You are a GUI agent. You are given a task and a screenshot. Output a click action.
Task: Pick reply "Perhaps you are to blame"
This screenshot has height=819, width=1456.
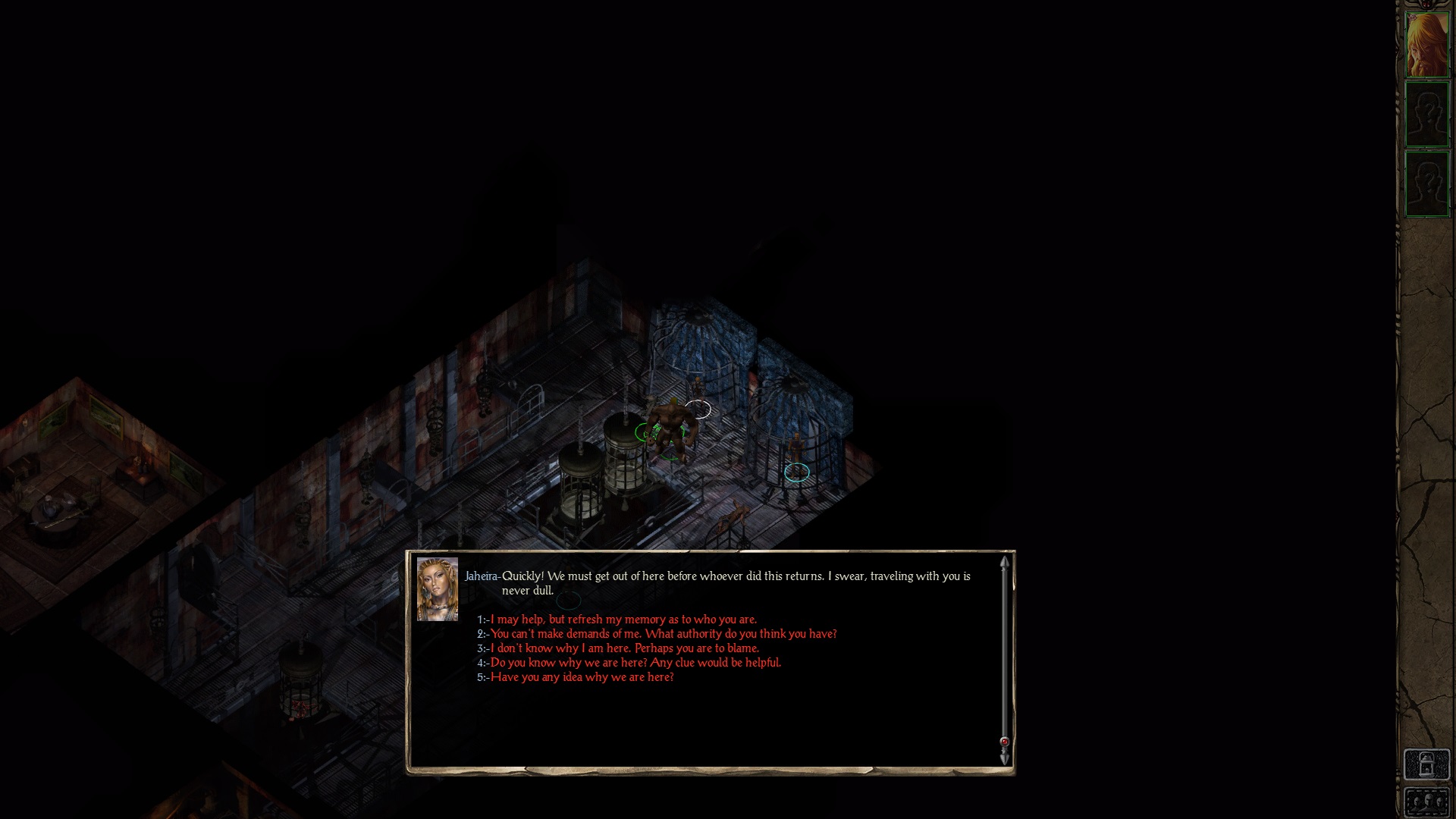624,648
